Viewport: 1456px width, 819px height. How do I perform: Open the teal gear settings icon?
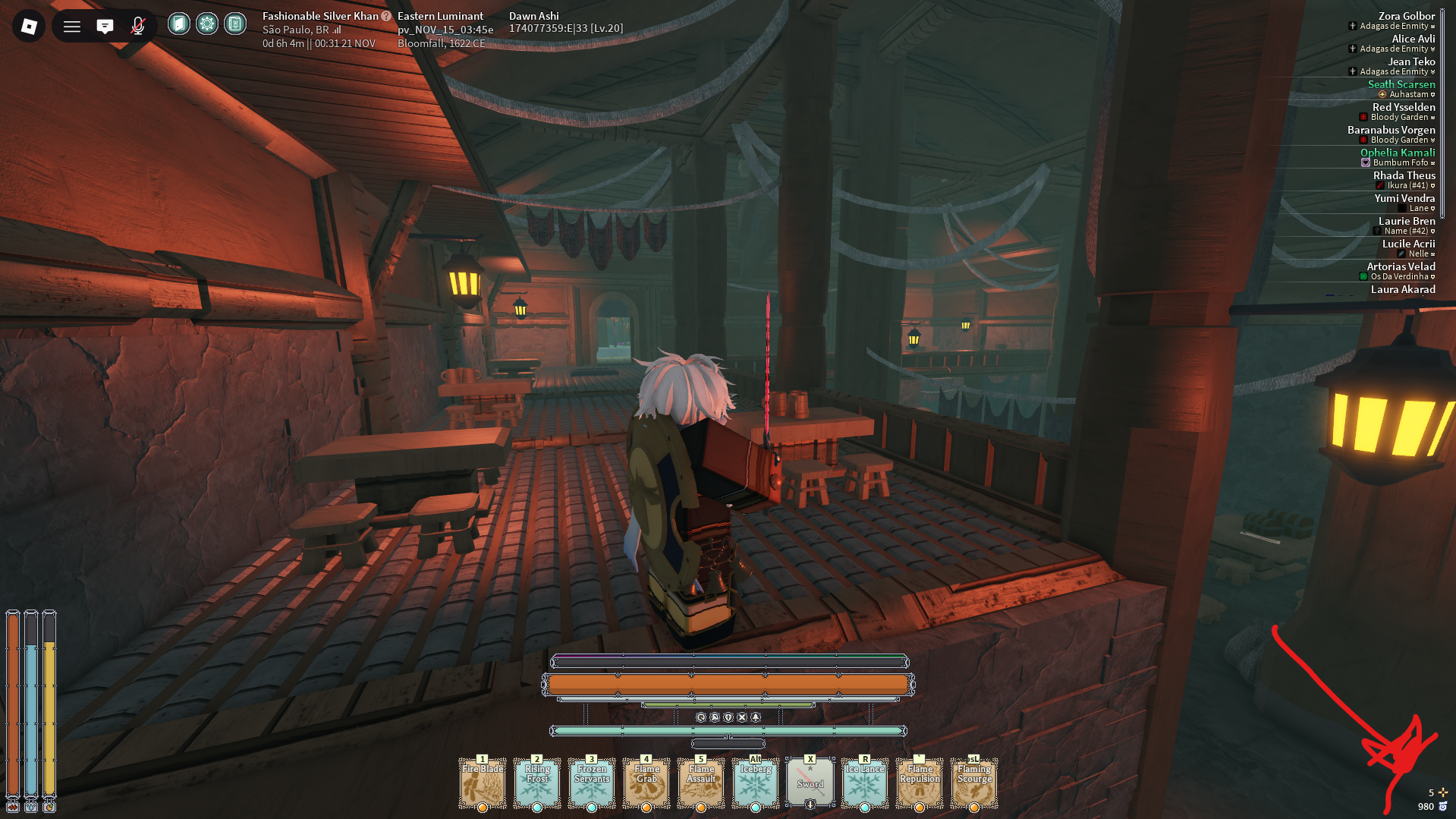(206, 24)
